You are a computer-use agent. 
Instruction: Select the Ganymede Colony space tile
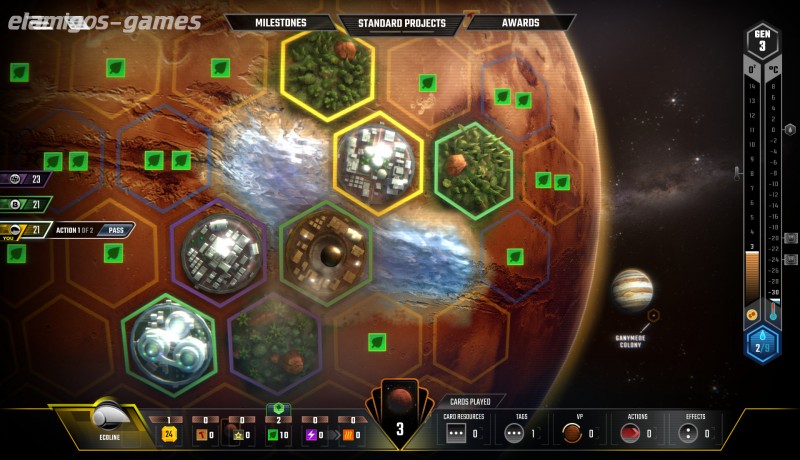(653, 315)
